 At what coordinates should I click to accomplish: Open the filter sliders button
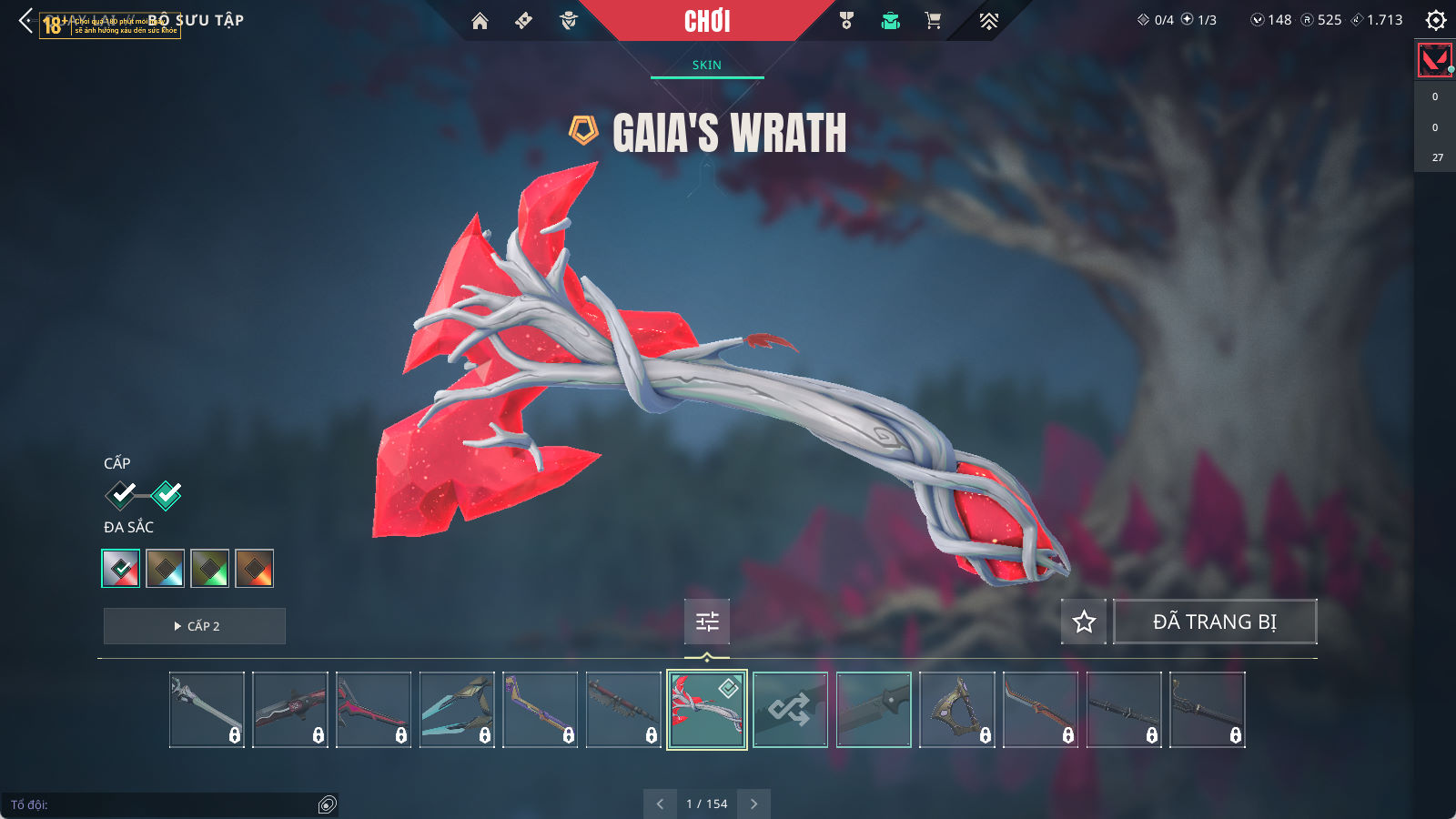(707, 622)
